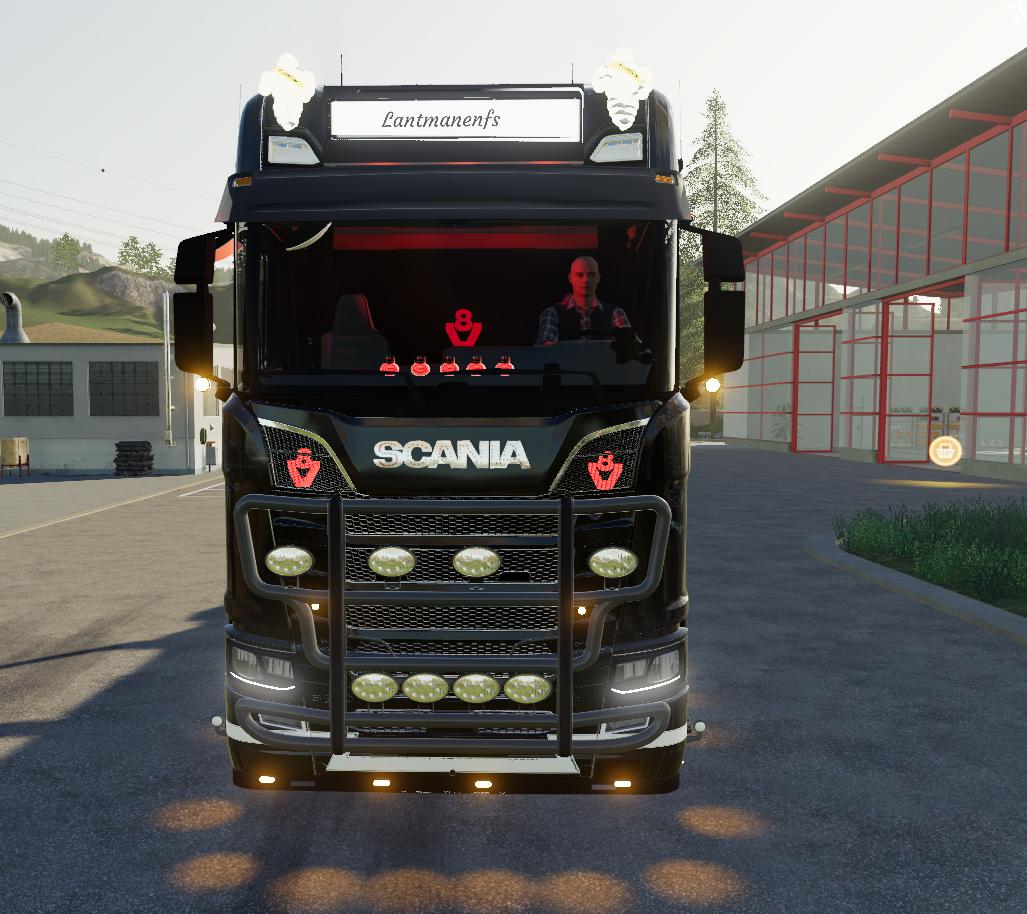Click the shop basket marker icon
The image size is (1027, 914).
coord(944,451)
